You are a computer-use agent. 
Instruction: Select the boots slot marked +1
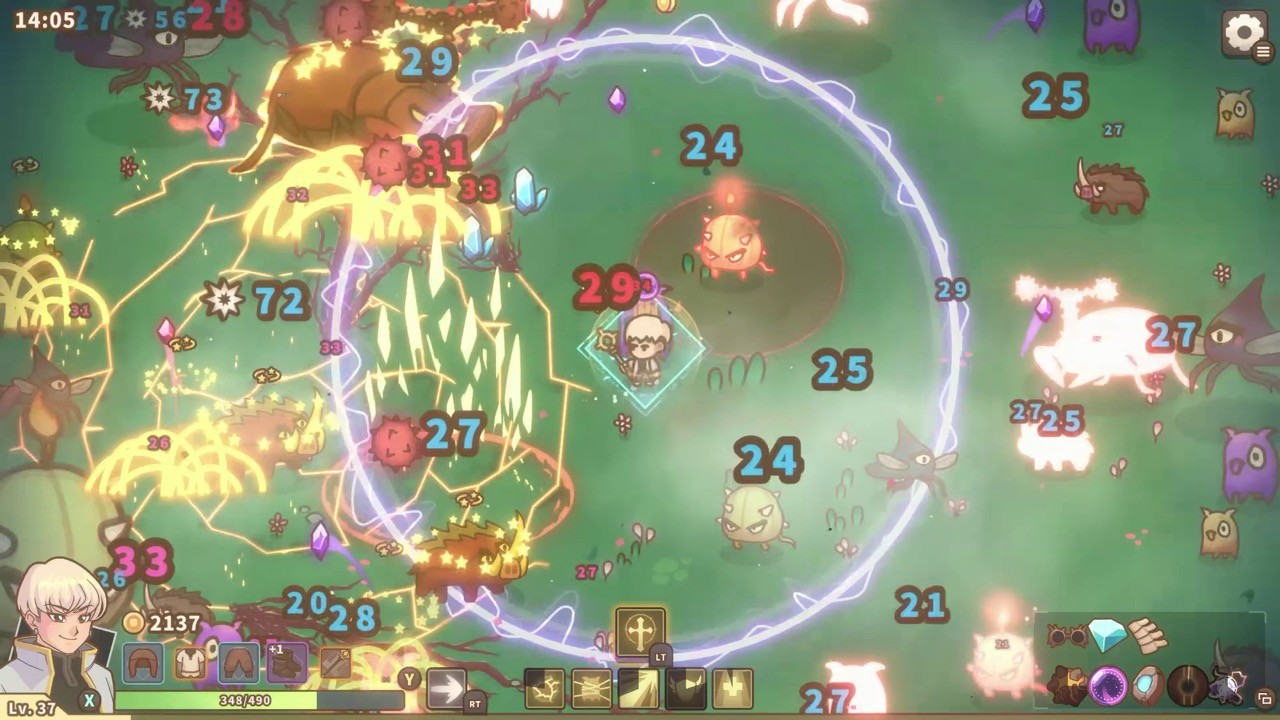coord(286,663)
